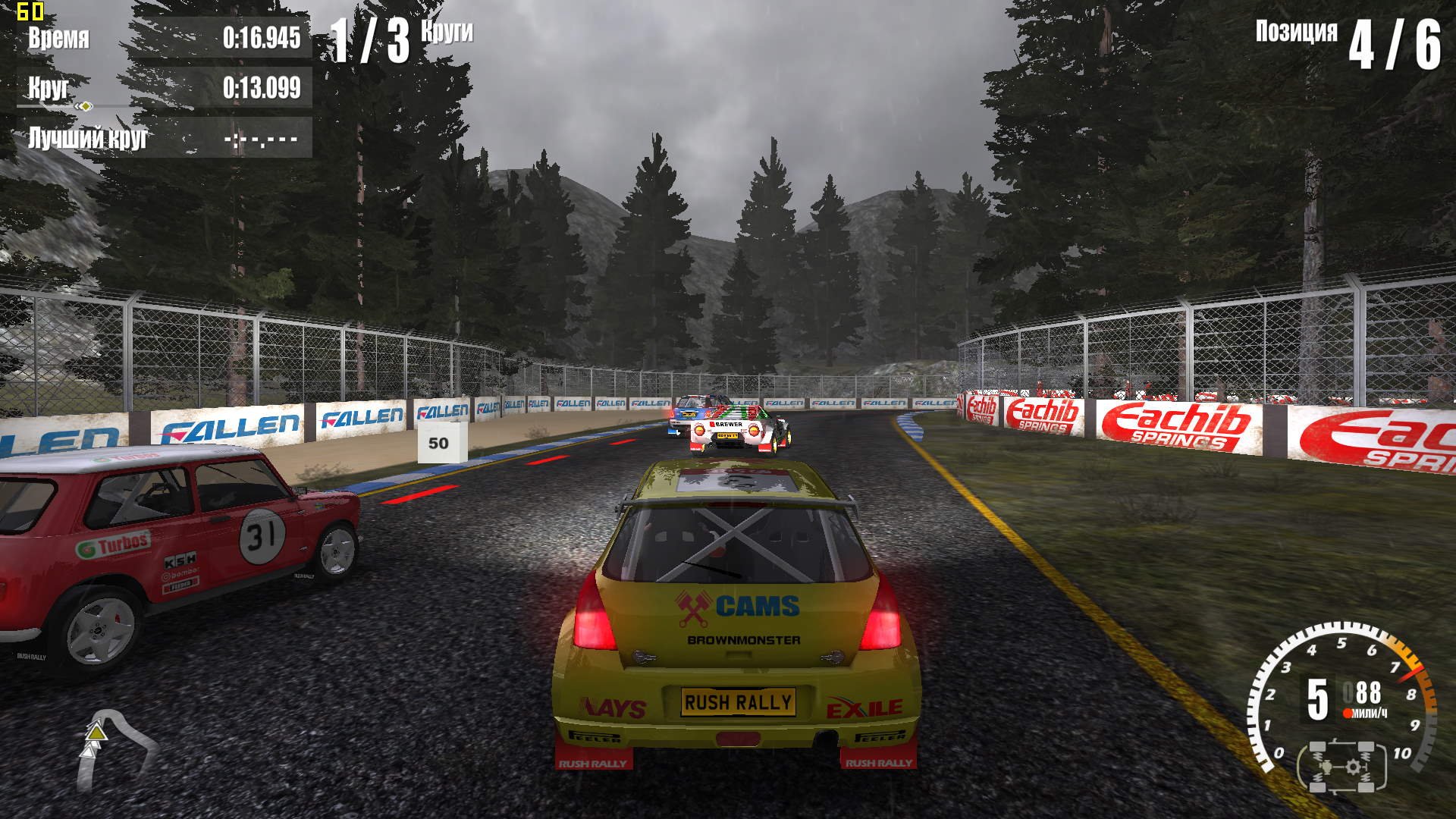The height and width of the screenshot is (819, 1456).
Task: Click the car damage diagram icon
Action: [1343, 767]
